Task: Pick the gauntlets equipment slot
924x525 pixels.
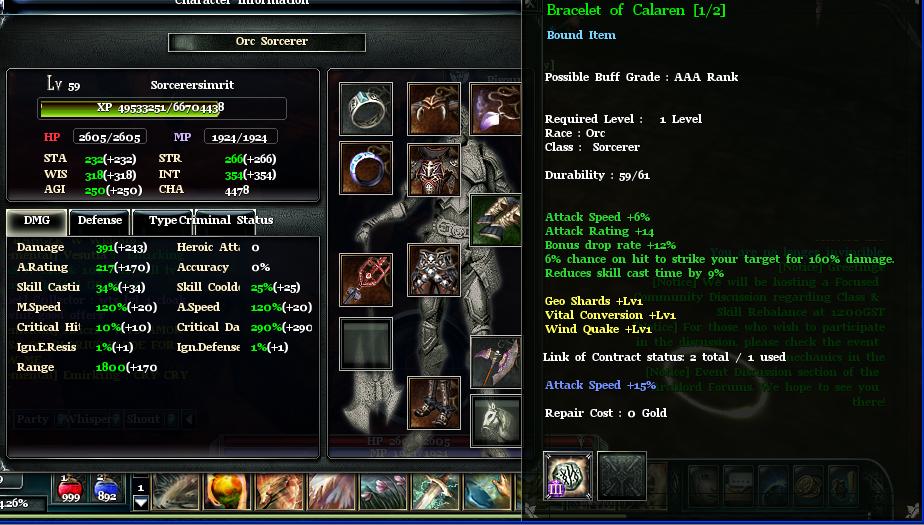Action: [x=496, y=220]
